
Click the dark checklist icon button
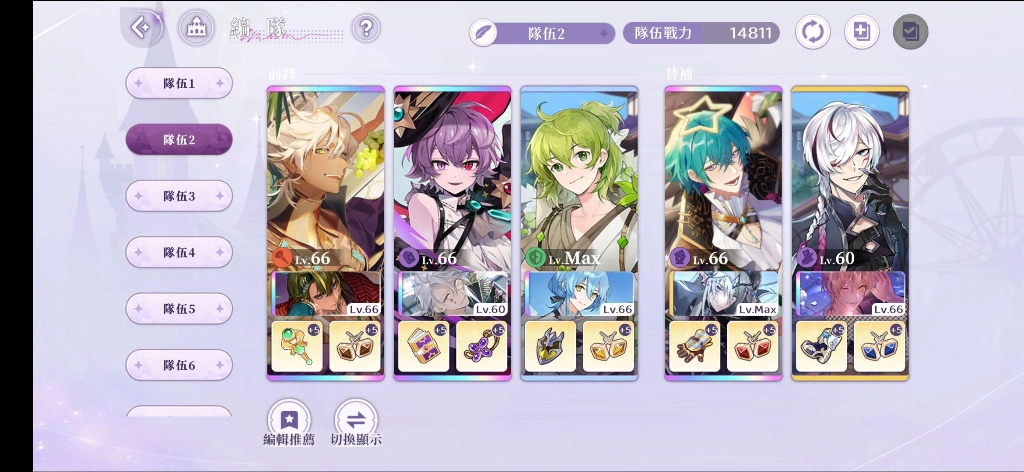click(910, 32)
